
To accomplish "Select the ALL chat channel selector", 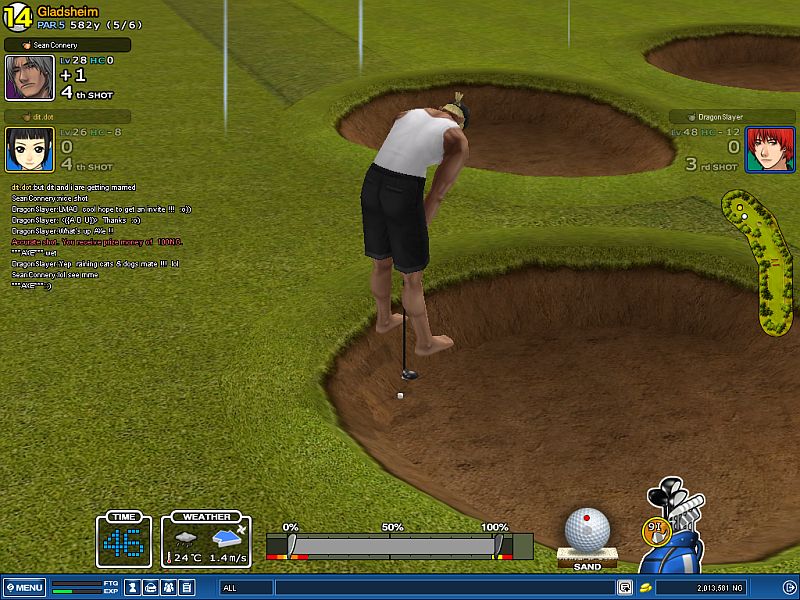I will 245,587.
